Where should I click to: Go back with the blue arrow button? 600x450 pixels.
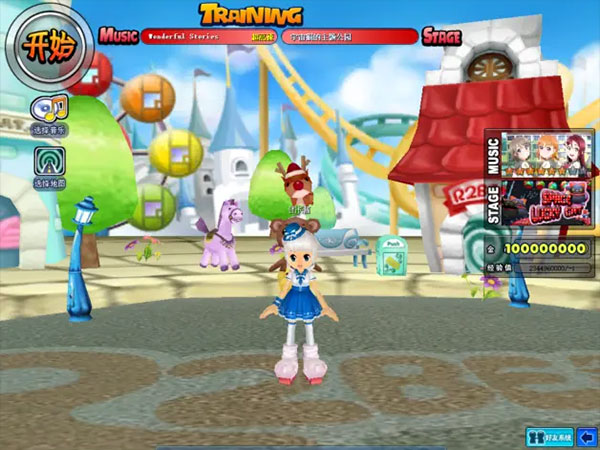(587, 436)
